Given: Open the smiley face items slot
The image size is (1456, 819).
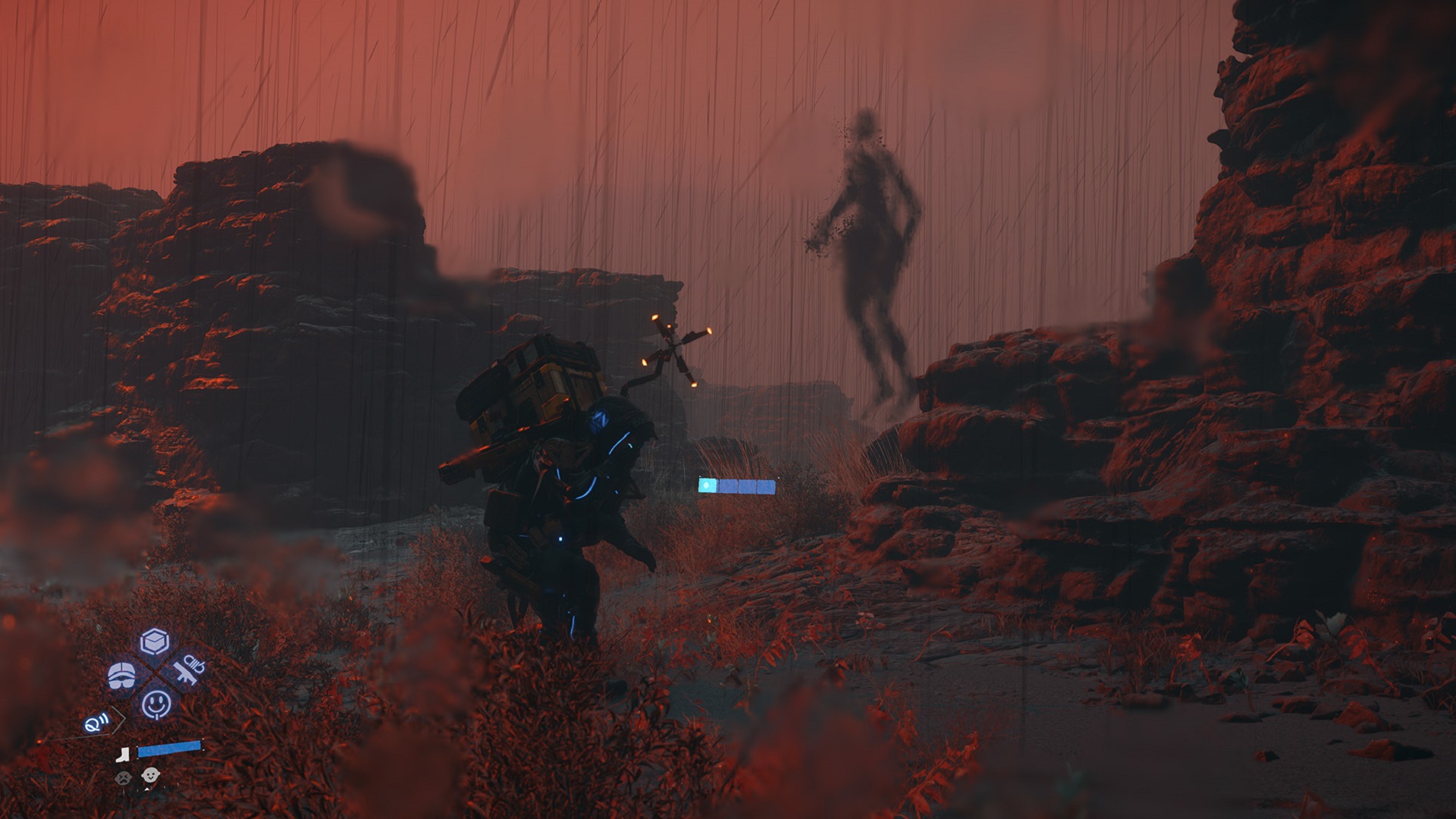Looking at the screenshot, I should [156, 704].
